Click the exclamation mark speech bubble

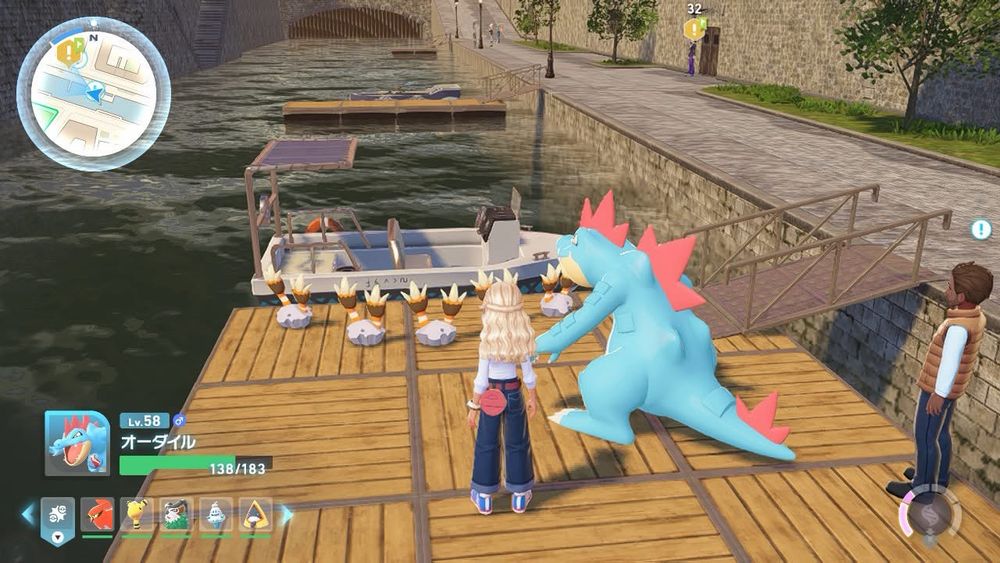click(x=980, y=229)
